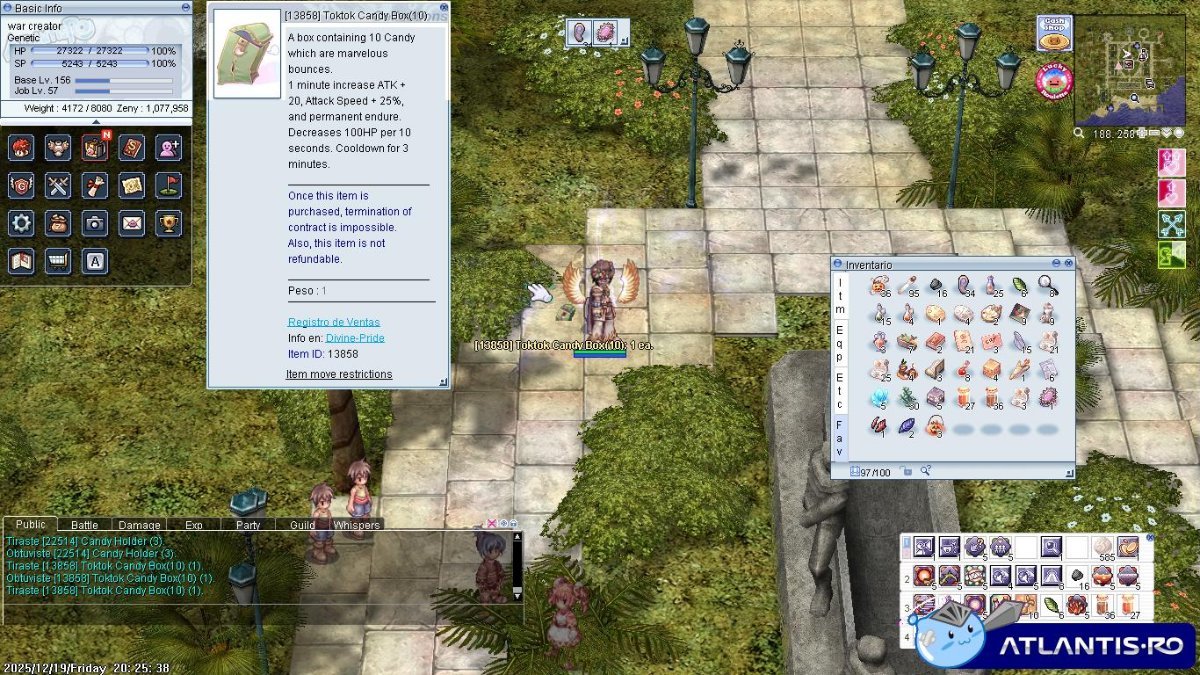Switch to the Guild chat tab

302,525
